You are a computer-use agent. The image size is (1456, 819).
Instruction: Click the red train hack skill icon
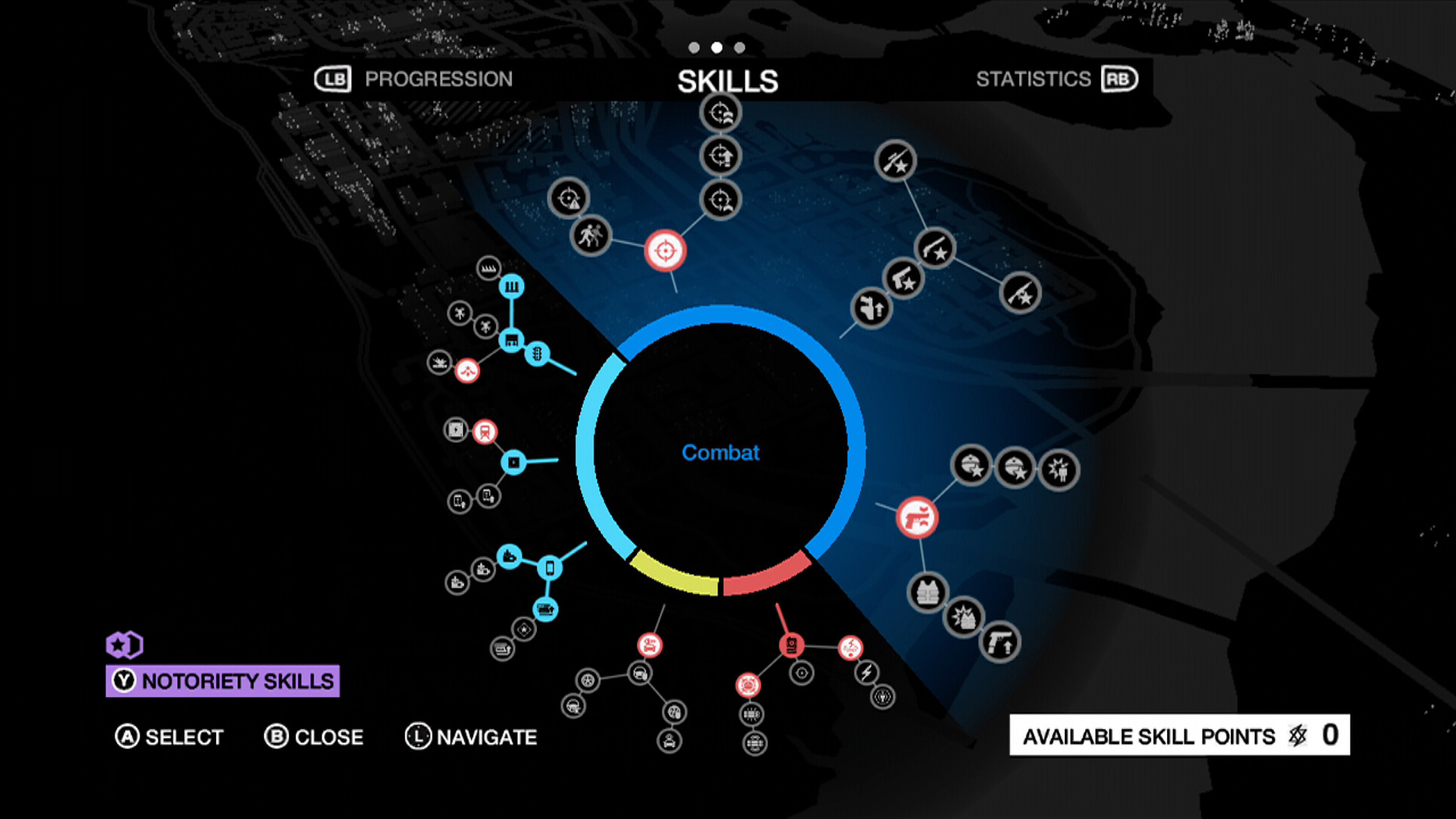485,431
